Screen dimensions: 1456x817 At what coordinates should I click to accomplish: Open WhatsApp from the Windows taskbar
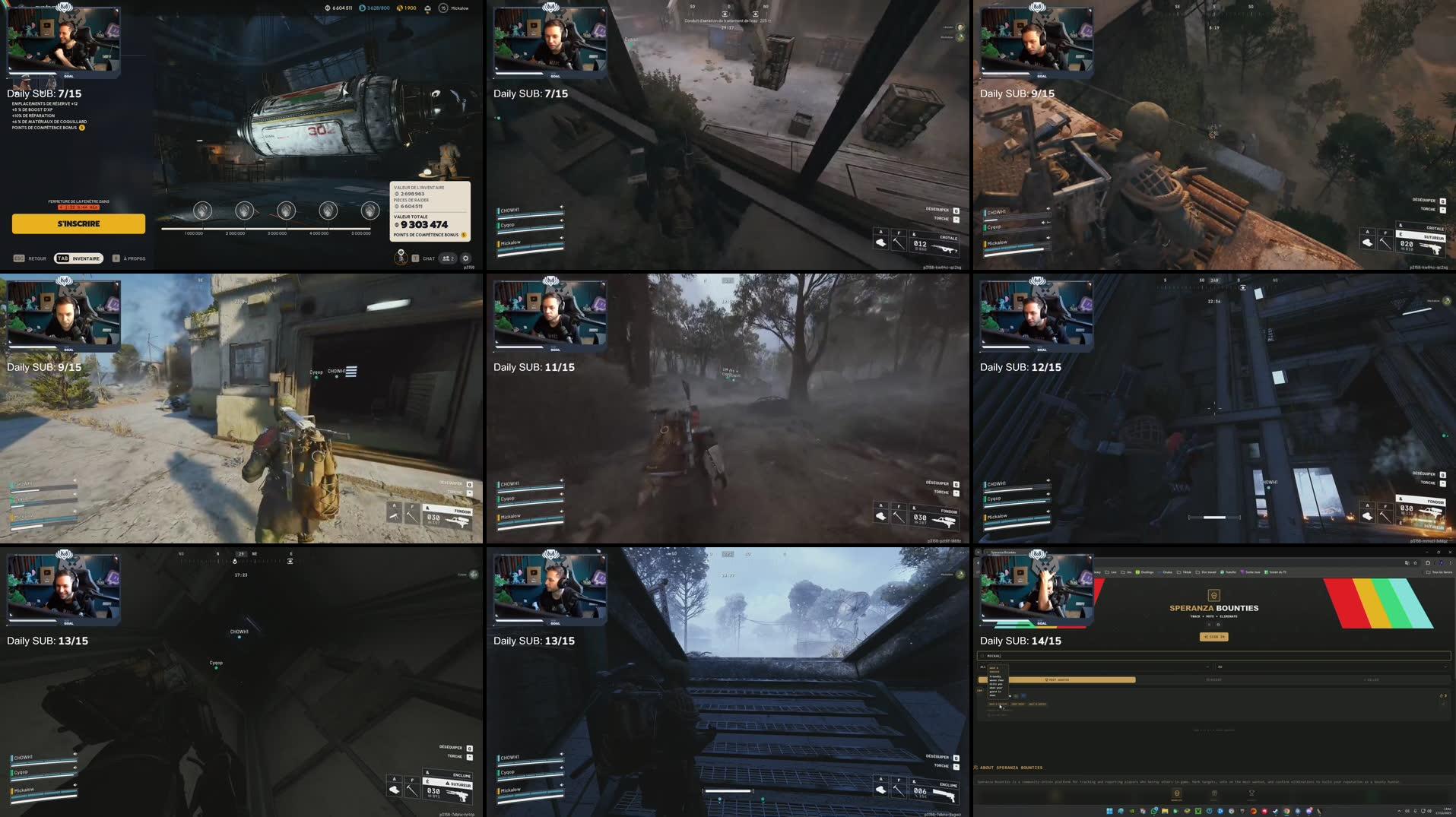click(1154, 812)
